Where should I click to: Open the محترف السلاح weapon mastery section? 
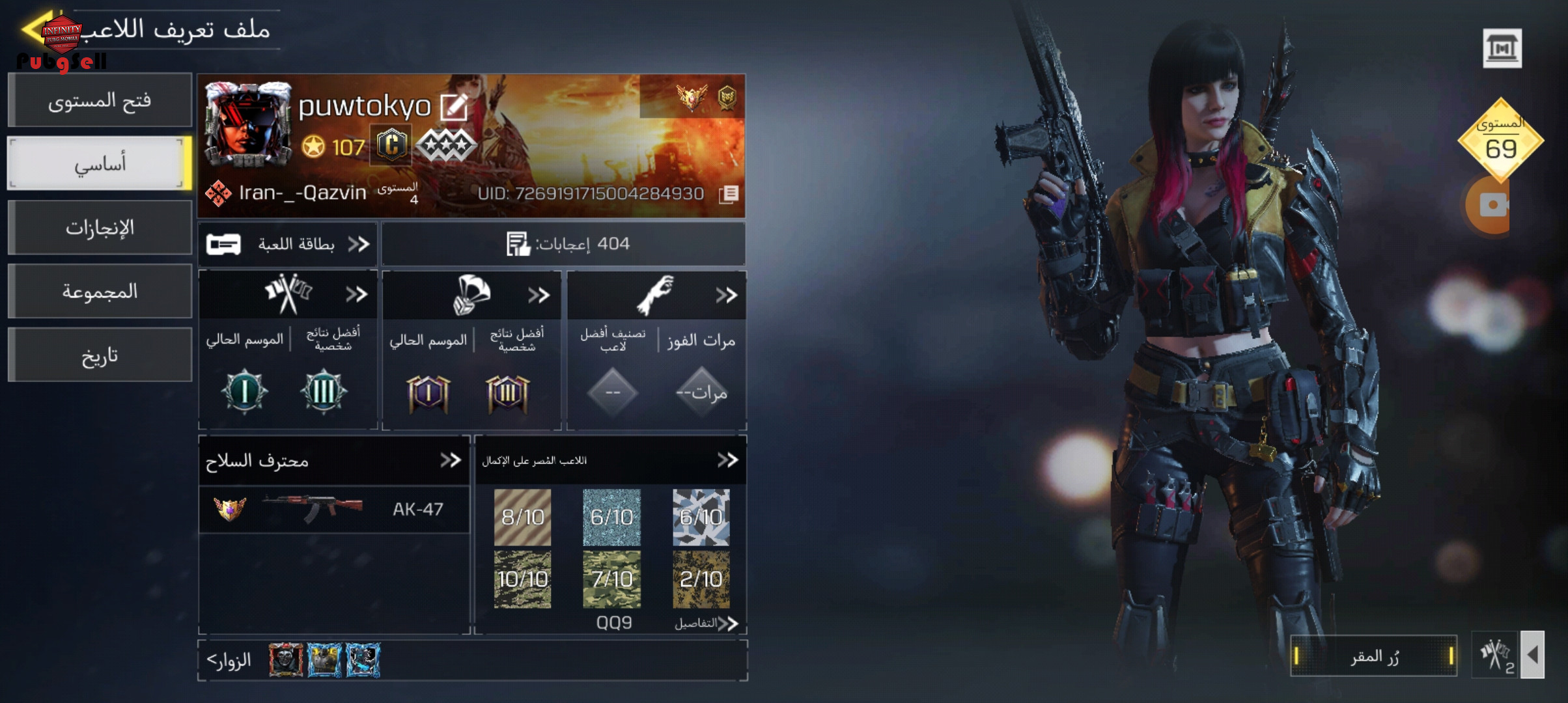pyautogui.click(x=450, y=460)
